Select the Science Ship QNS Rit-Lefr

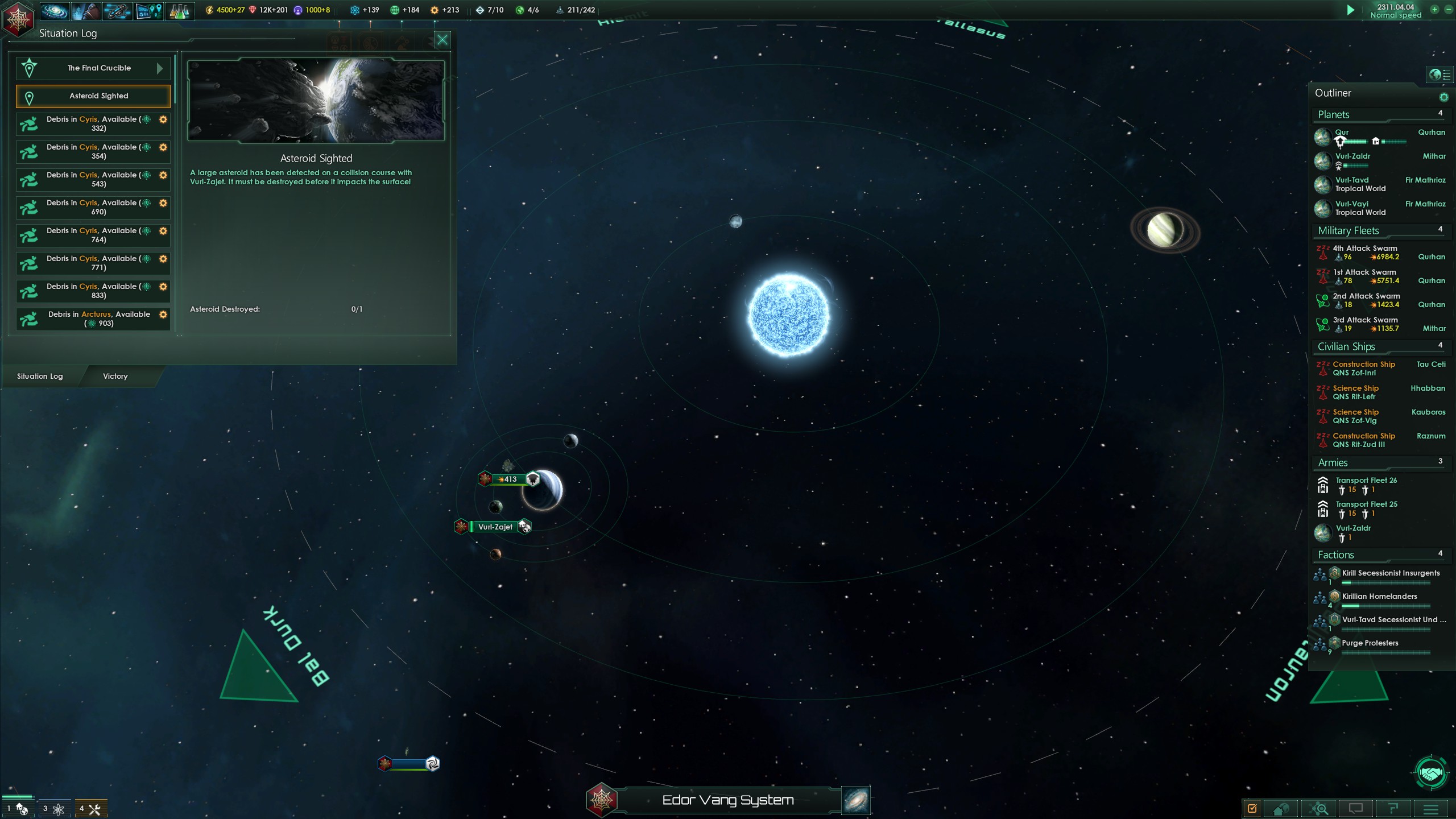[1355, 392]
